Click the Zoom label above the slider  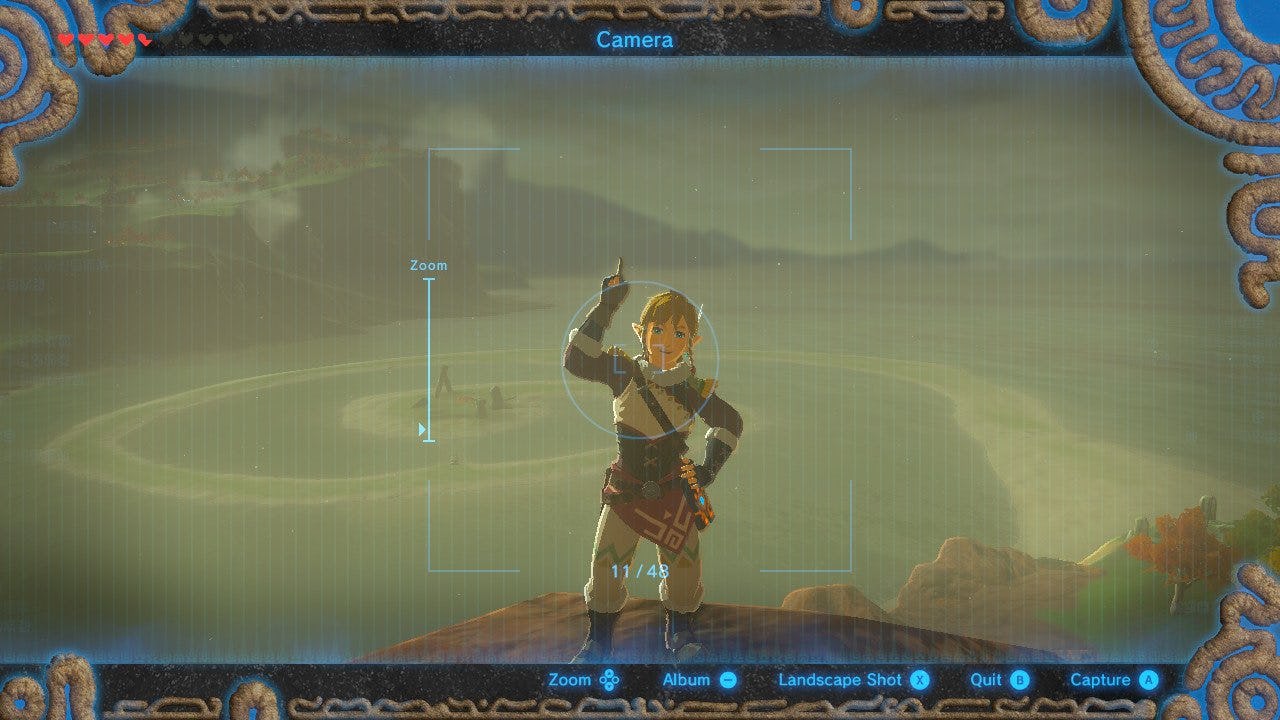point(430,265)
